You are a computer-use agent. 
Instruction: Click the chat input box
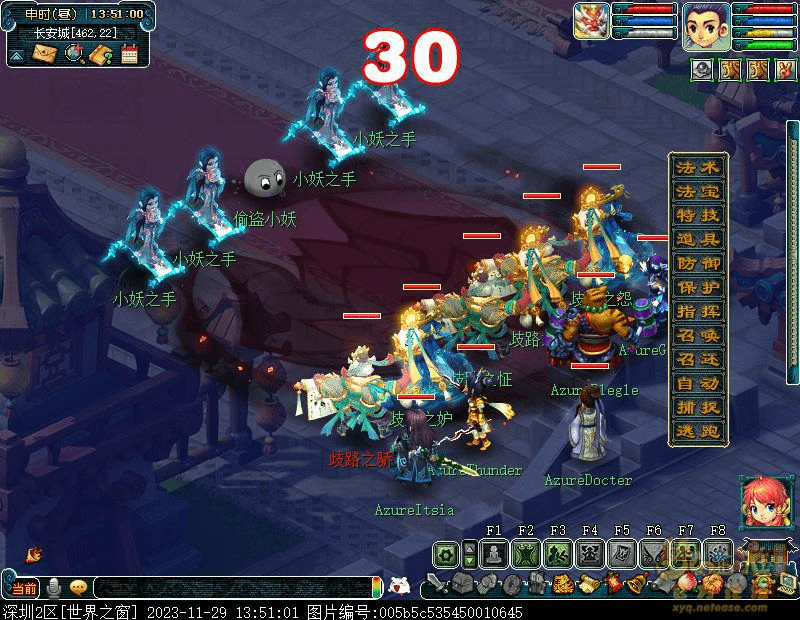(x=230, y=589)
